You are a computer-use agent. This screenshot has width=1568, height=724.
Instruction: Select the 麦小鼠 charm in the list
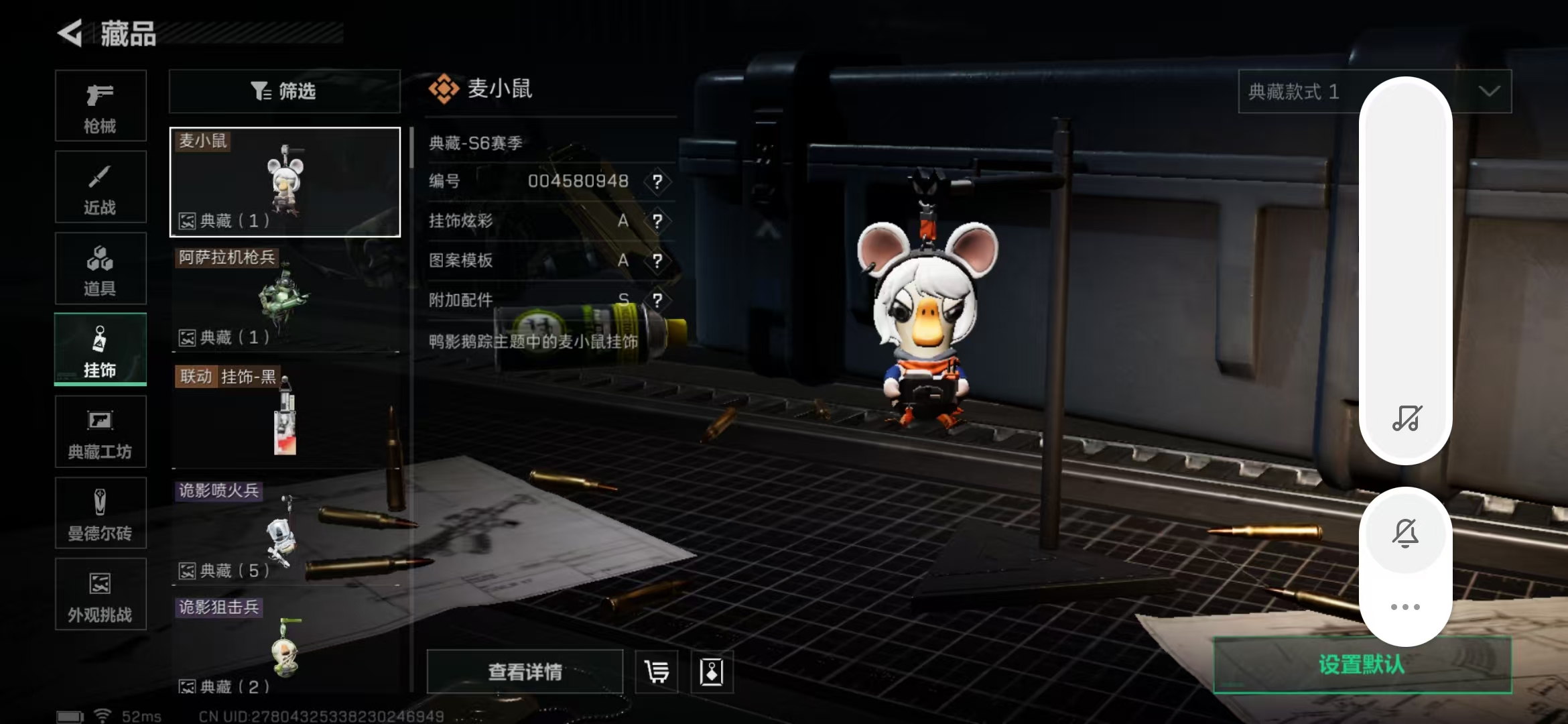285,182
